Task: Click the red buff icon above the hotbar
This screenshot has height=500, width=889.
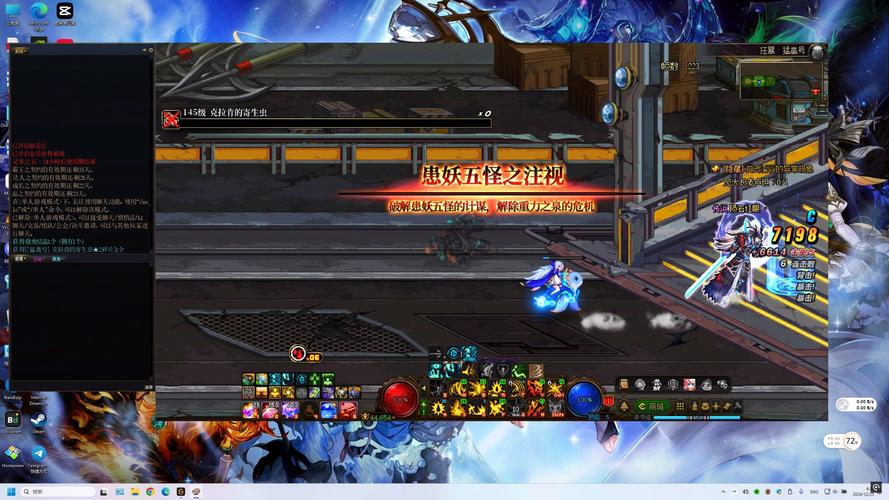Action: 297,353
